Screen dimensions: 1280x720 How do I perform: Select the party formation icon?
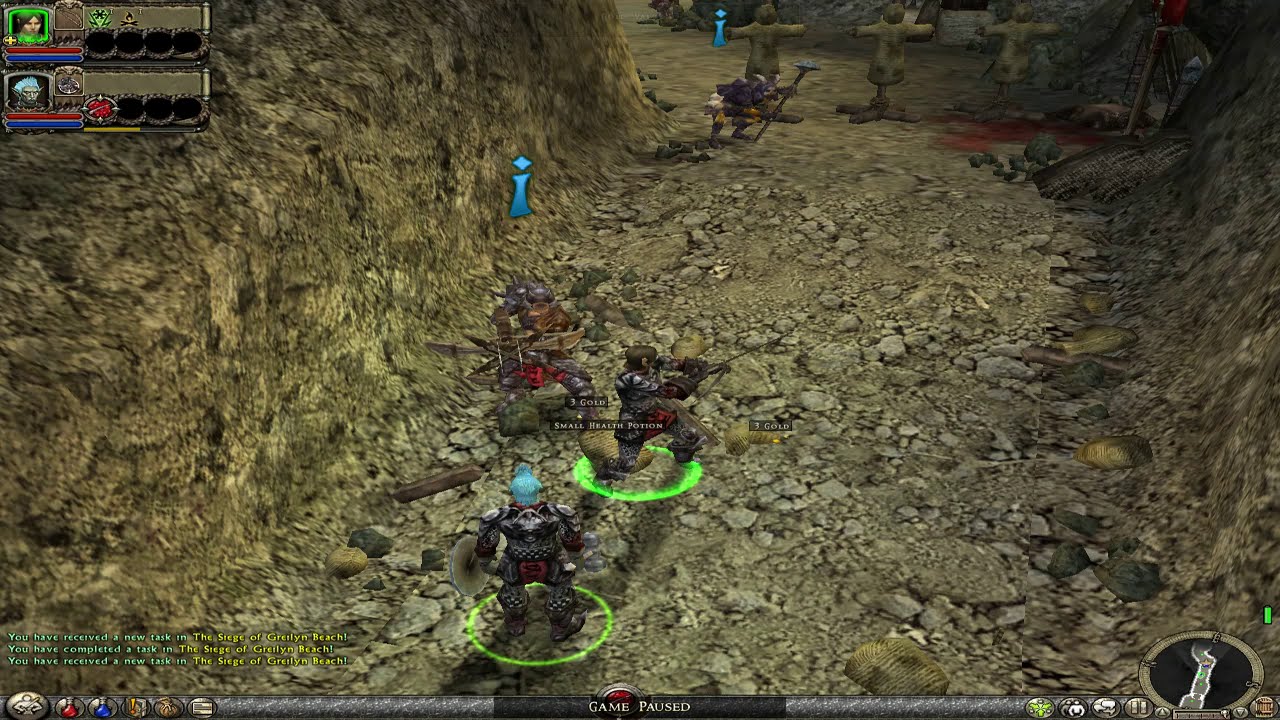click(1039, 706)
